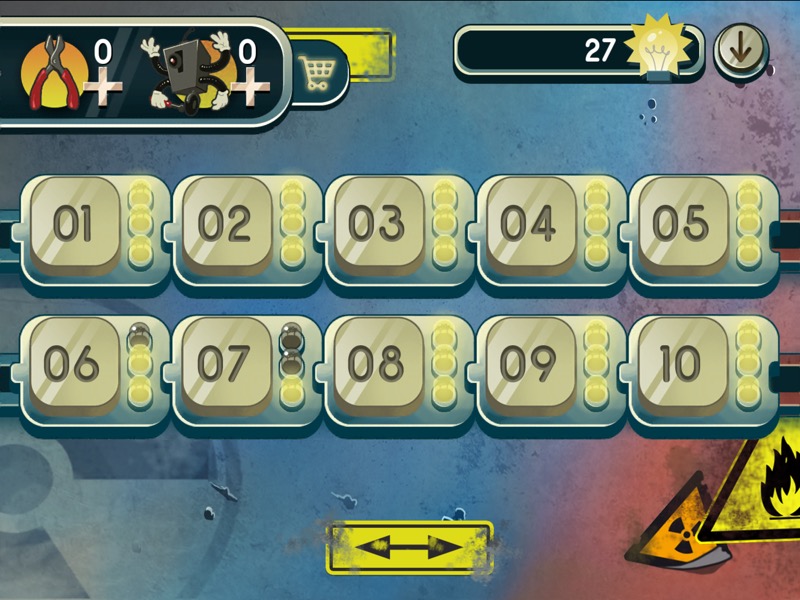
Task: Select level 01 tile
Action: point(72,225)
